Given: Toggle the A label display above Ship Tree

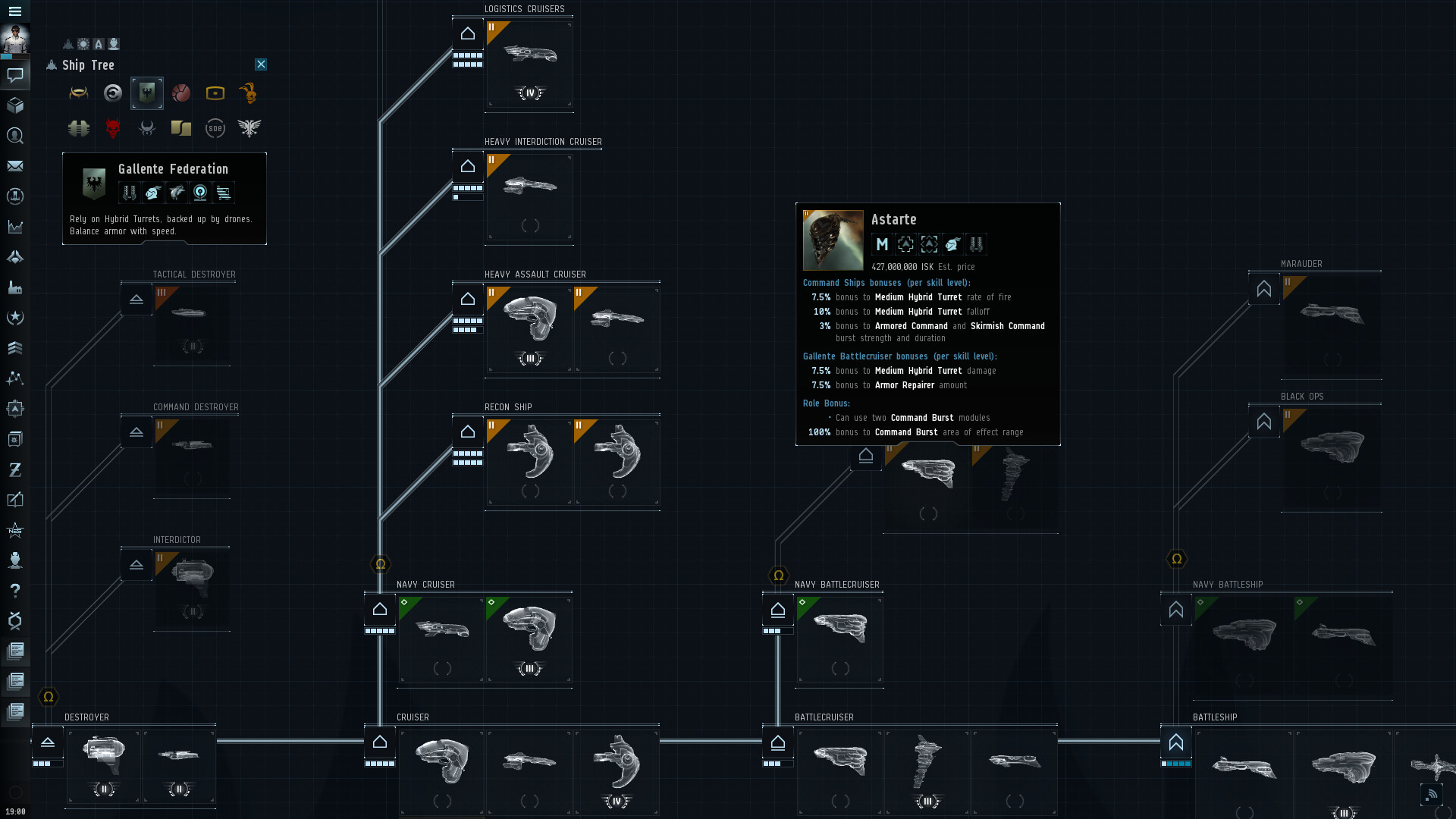Looking at the screenshot, I should click(x=98, y=44).
